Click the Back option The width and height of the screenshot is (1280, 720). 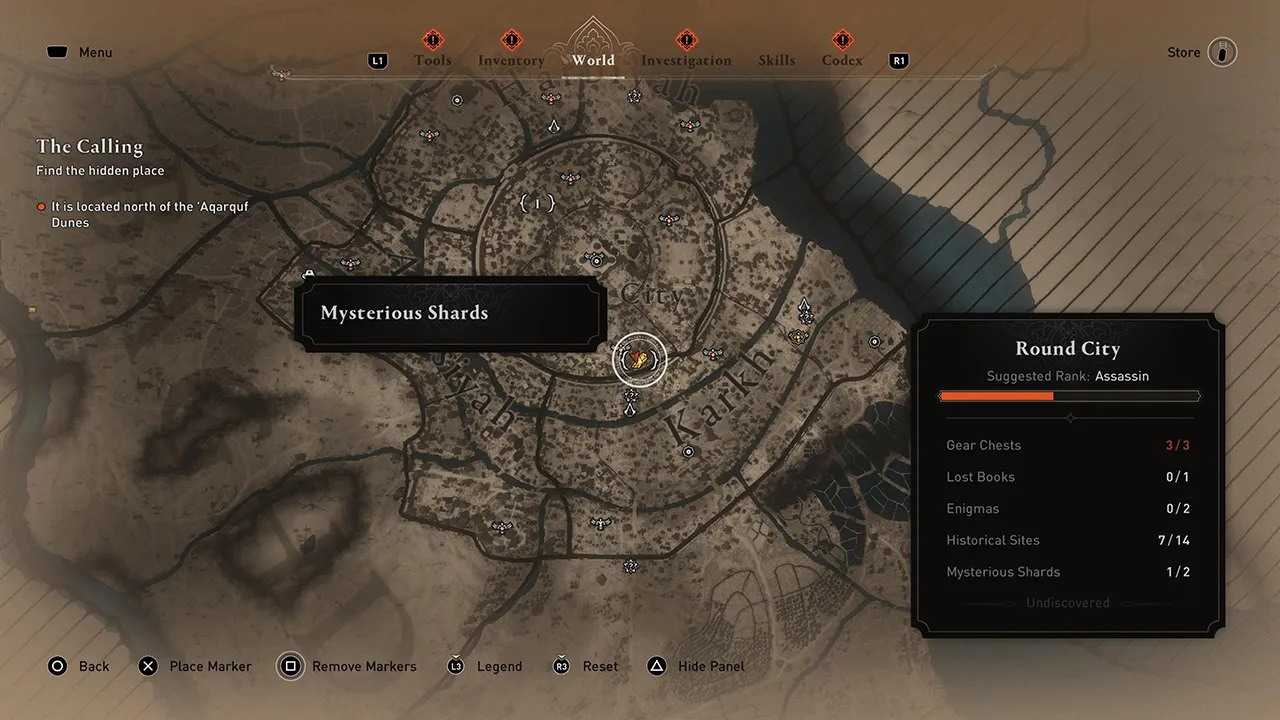coord(79,666)
